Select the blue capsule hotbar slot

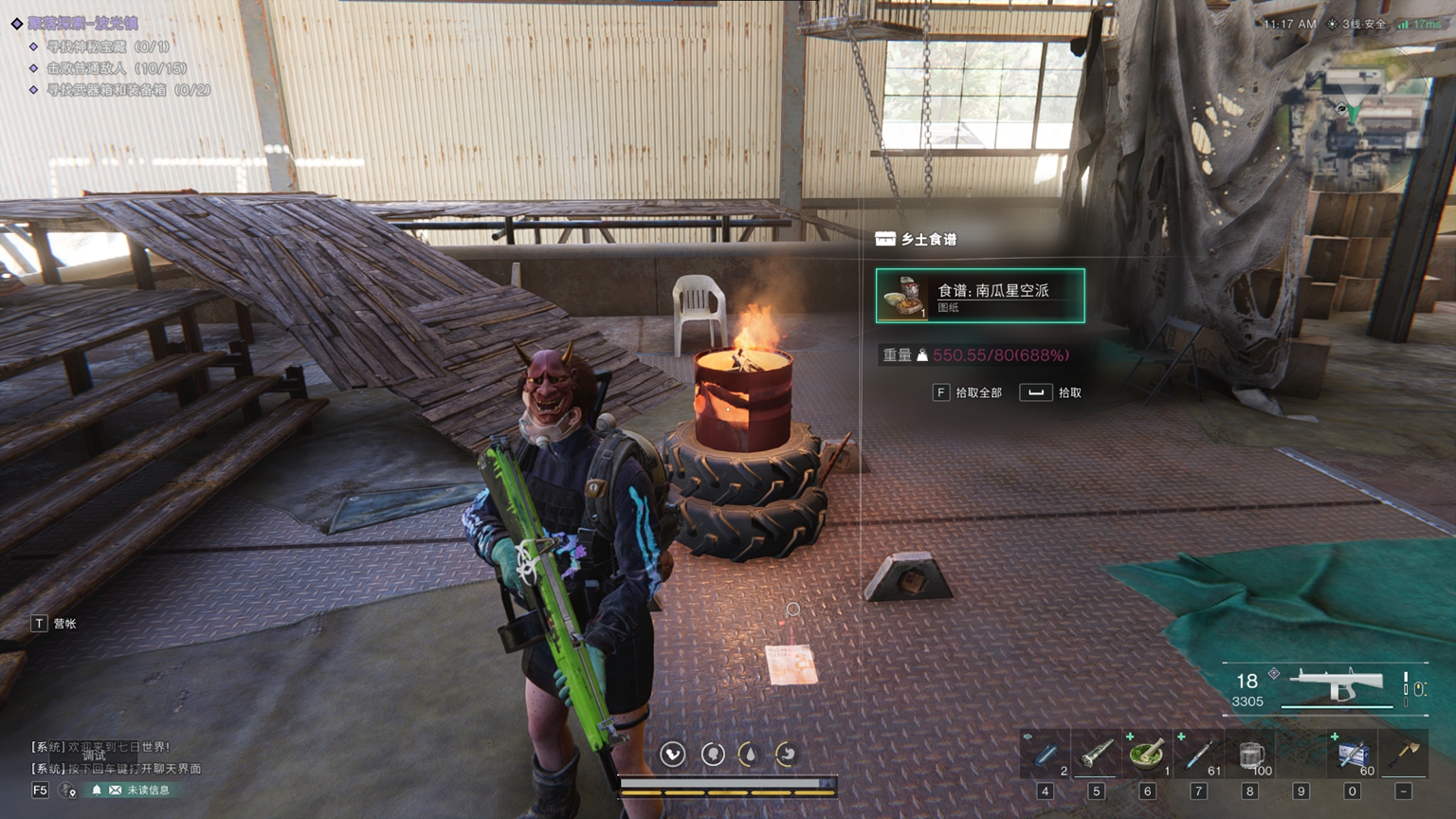[1046, 755]
